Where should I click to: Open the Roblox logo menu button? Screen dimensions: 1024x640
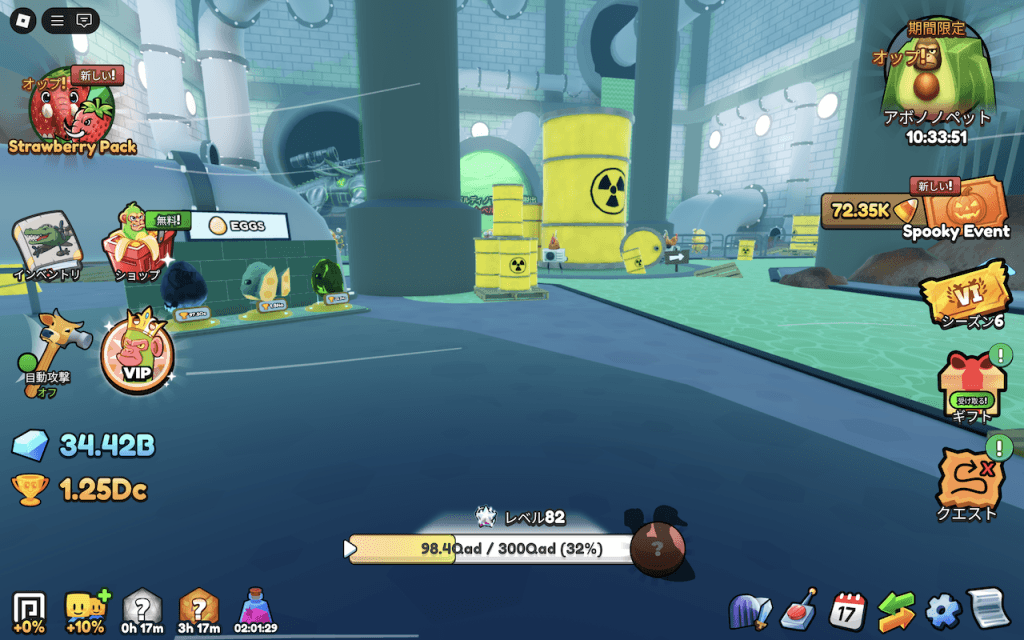(x=24, y=20)
